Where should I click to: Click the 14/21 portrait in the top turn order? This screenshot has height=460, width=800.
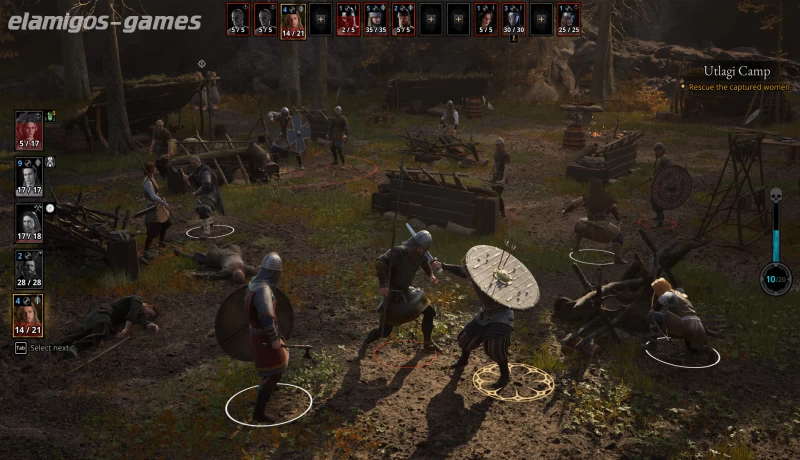click(x=292, y=18)
